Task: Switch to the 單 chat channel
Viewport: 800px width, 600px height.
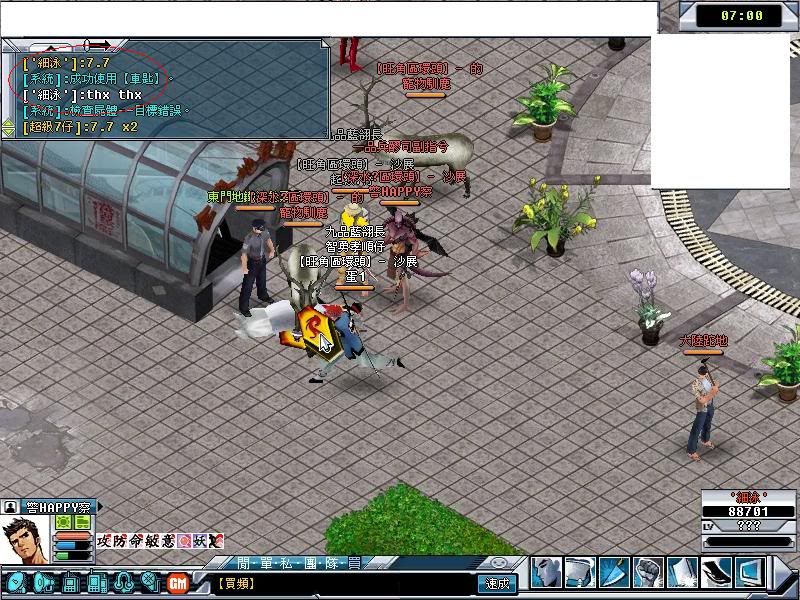Action: [x=264, y=563]
